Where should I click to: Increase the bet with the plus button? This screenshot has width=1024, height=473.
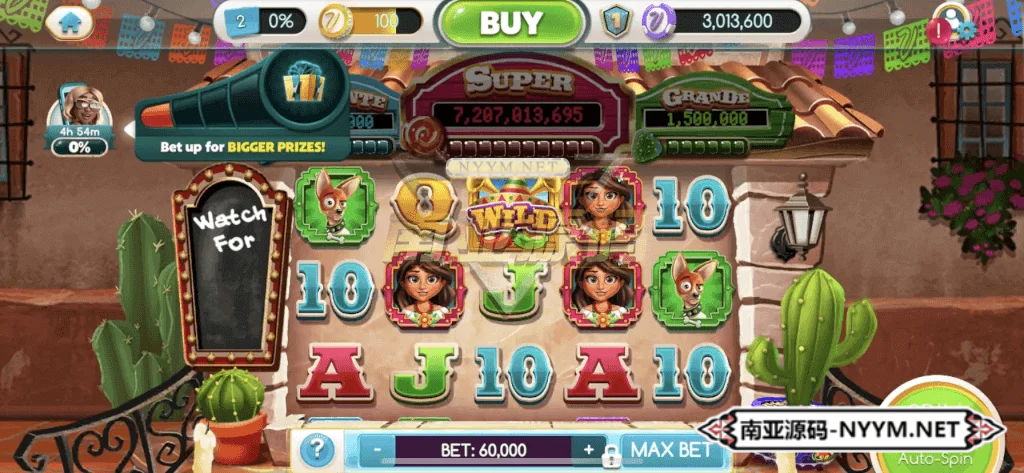589,450
